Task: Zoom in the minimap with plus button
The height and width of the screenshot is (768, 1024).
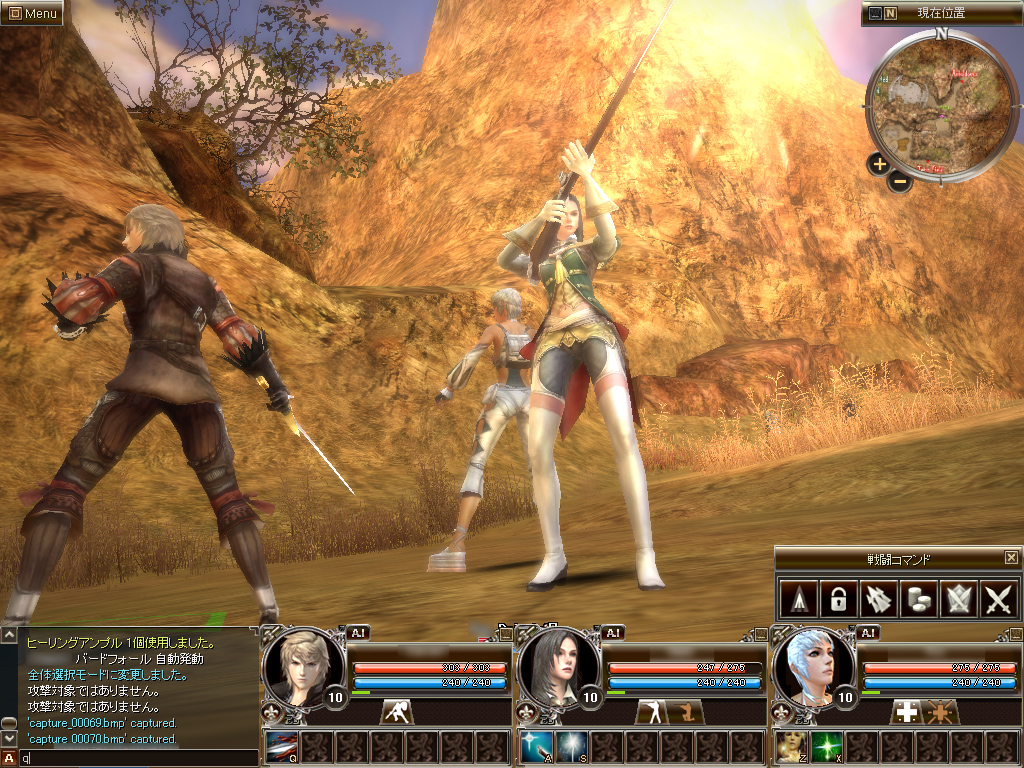Action: click(x=879, y=164)
